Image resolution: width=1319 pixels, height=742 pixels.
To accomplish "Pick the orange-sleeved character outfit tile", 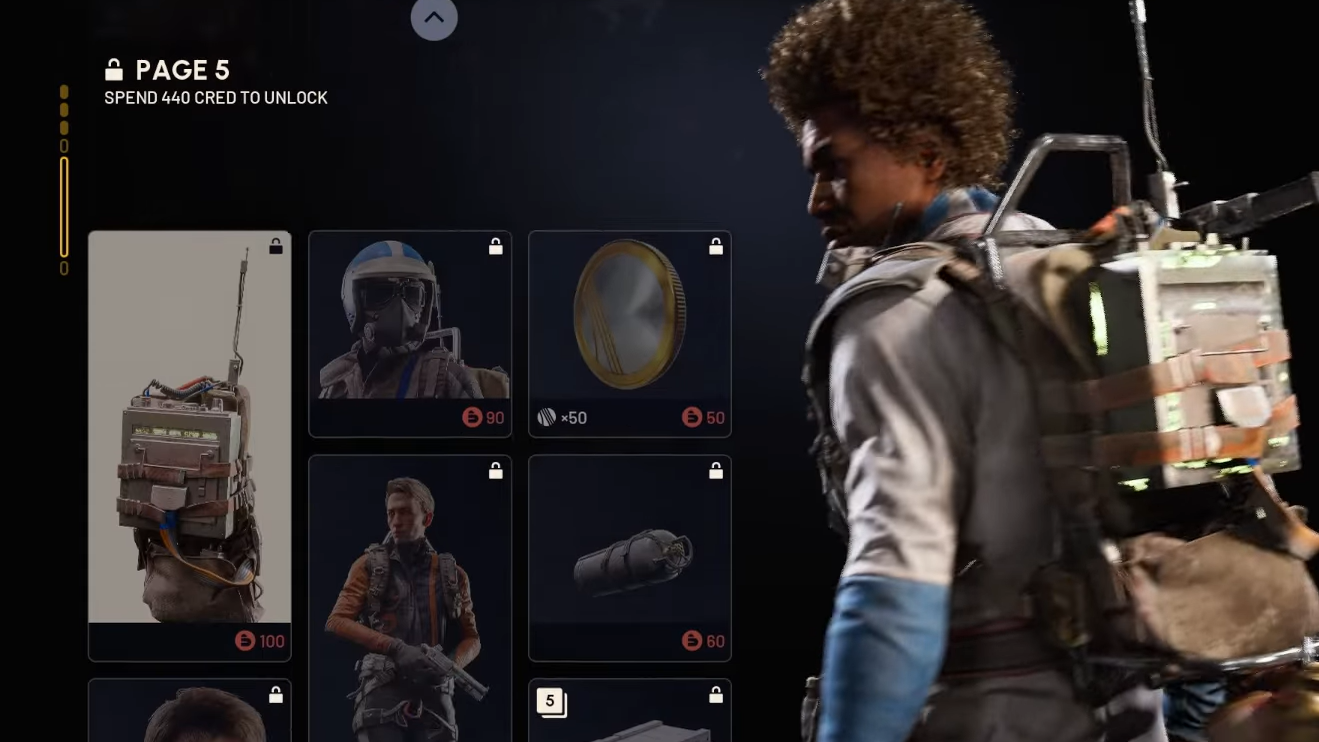I will point(410,598).
